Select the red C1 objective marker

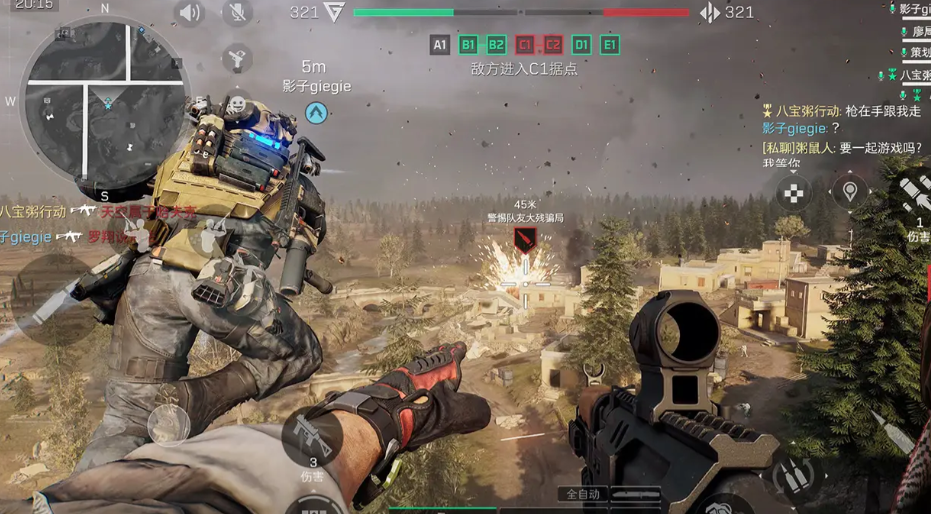pos(525,44)
